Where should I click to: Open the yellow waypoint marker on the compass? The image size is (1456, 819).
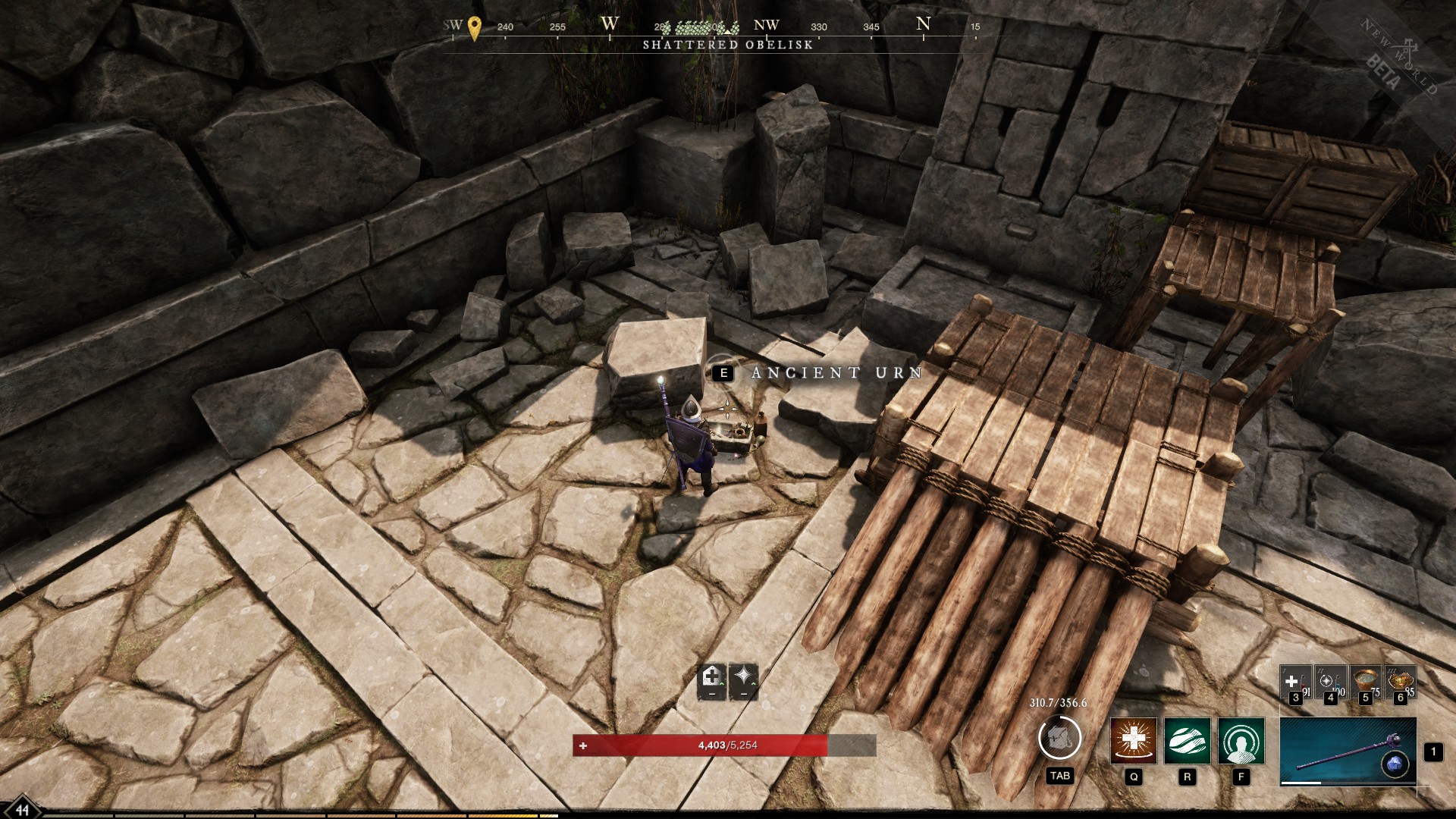coord(475,25)
